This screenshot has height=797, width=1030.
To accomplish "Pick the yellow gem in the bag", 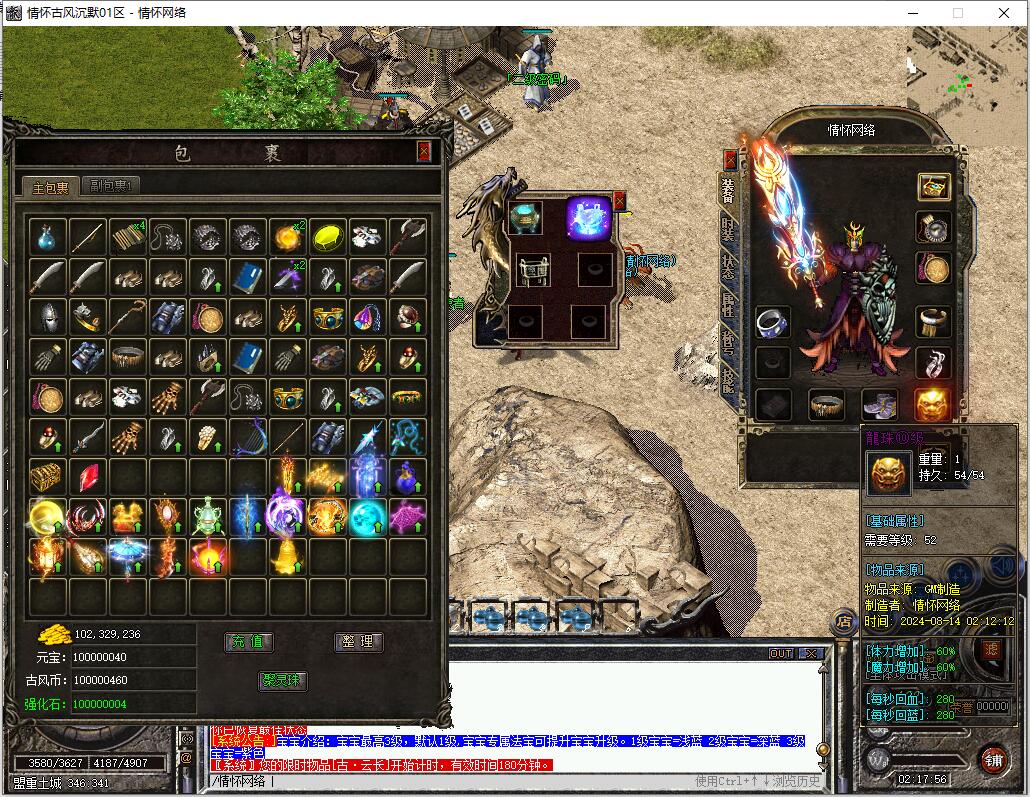I will point(328,237).
